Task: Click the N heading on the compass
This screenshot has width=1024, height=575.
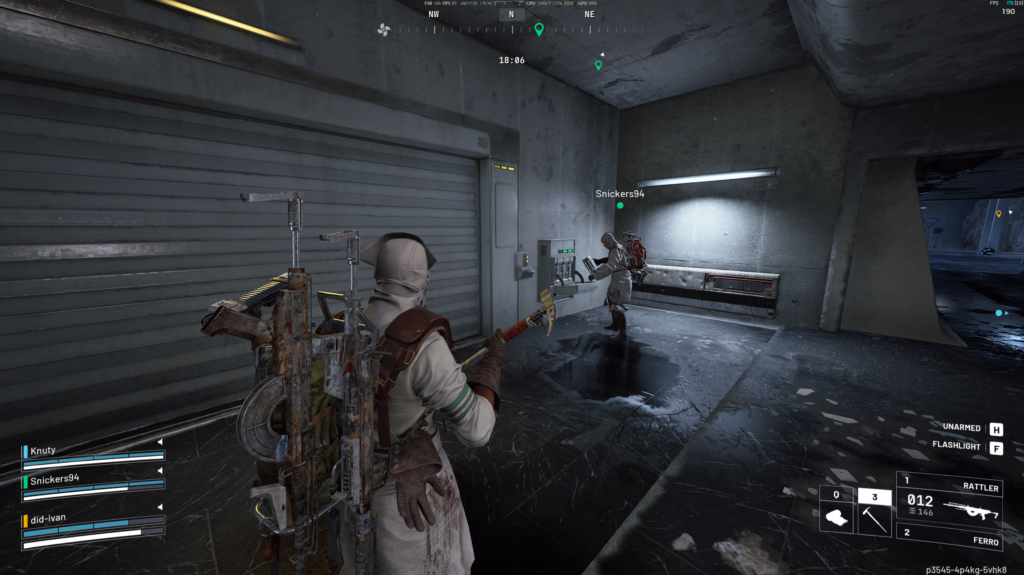Action: coord(511,14)
